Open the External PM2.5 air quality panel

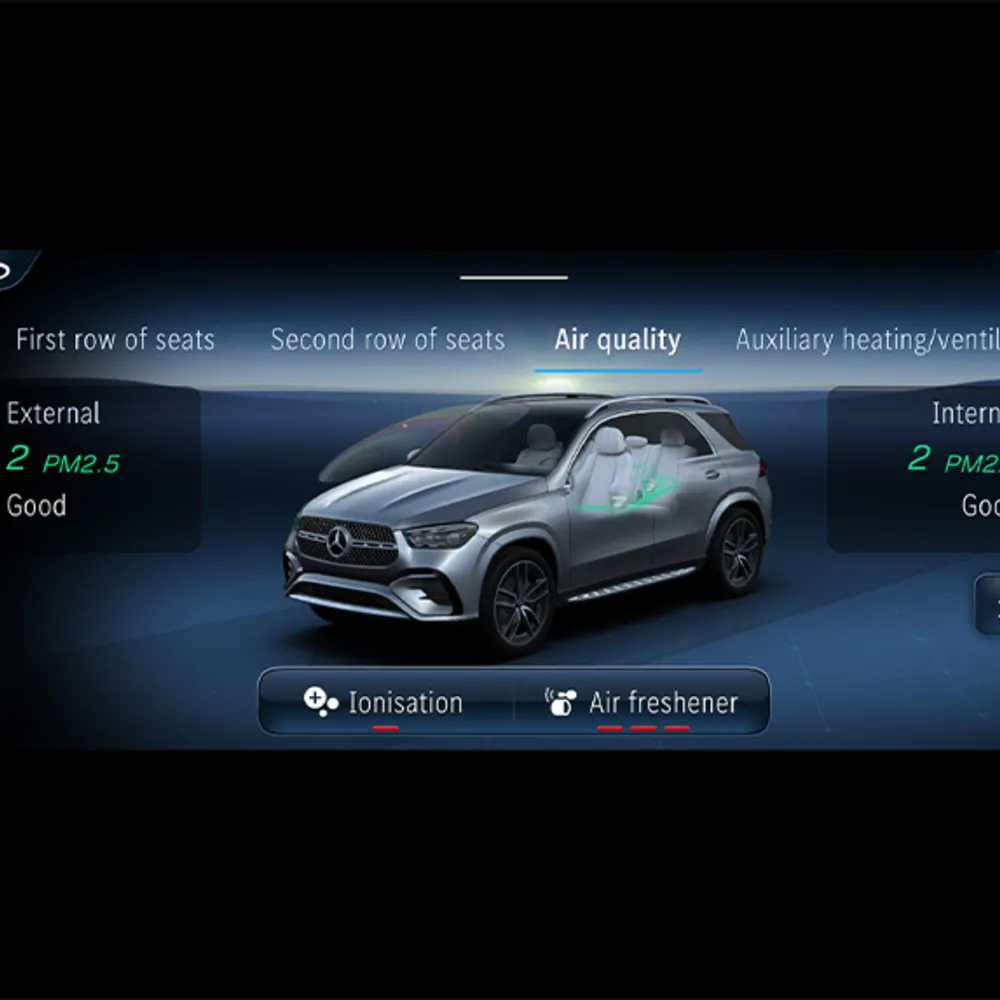coord(98,469)
